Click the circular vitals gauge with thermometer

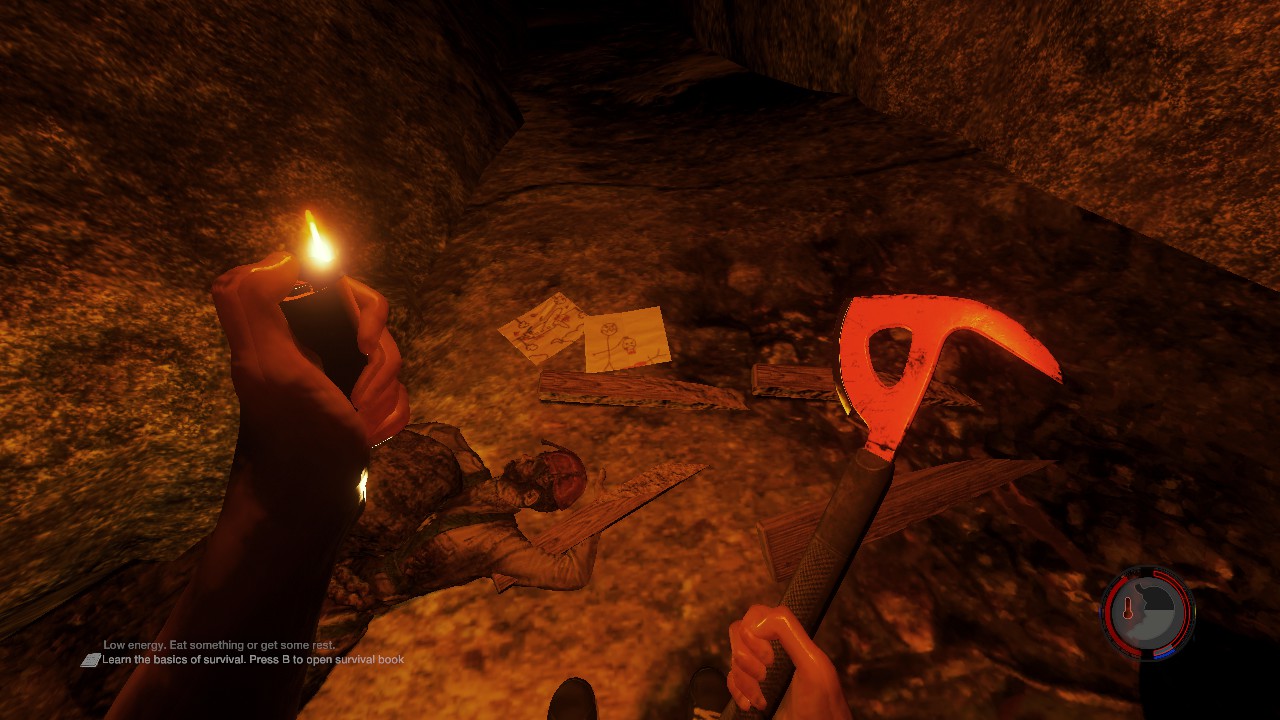point(1147,613)
